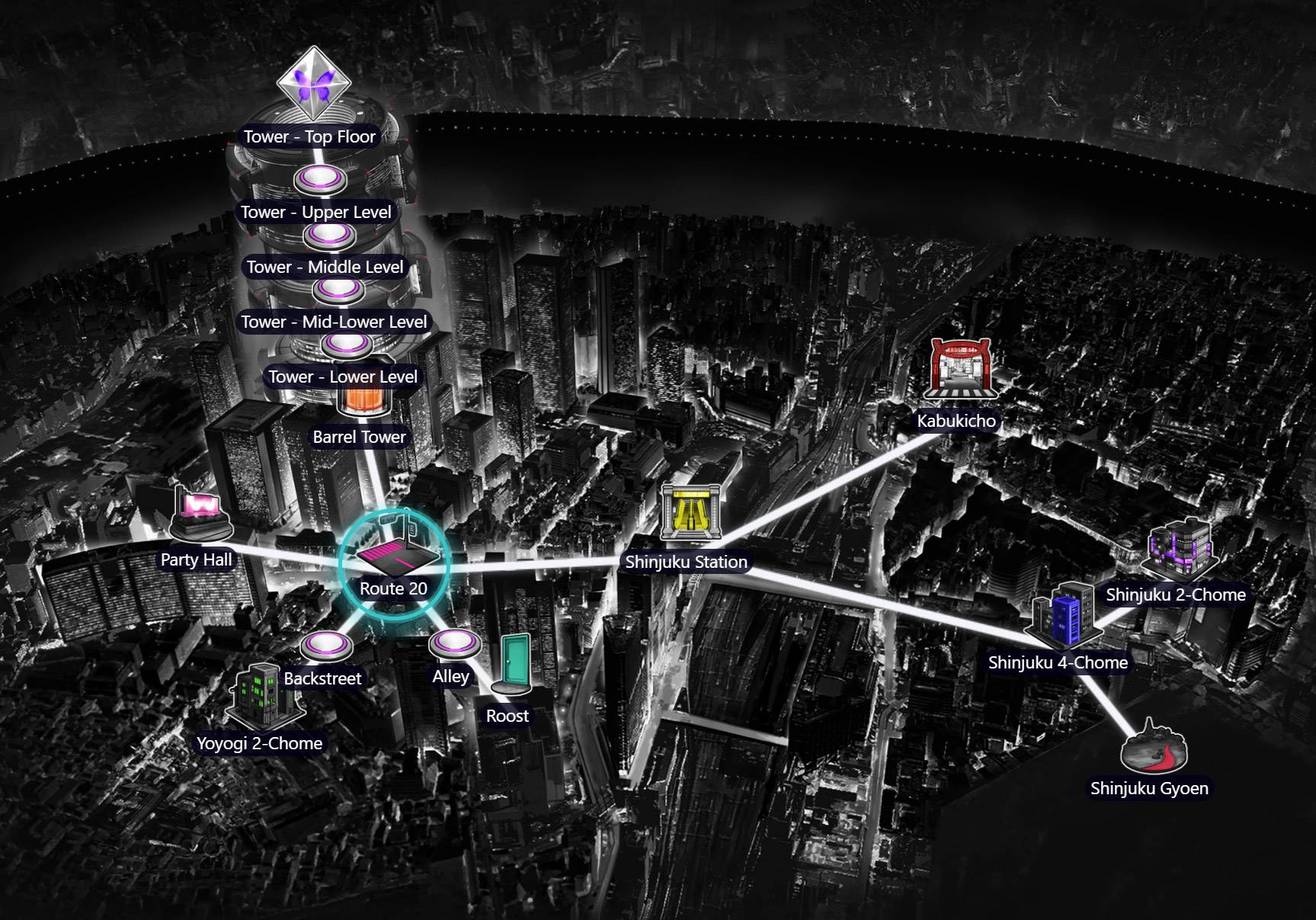Click the Tower - Top Floor label
1316x920 pixels.
pyautogui.click(x=311, y=137)
